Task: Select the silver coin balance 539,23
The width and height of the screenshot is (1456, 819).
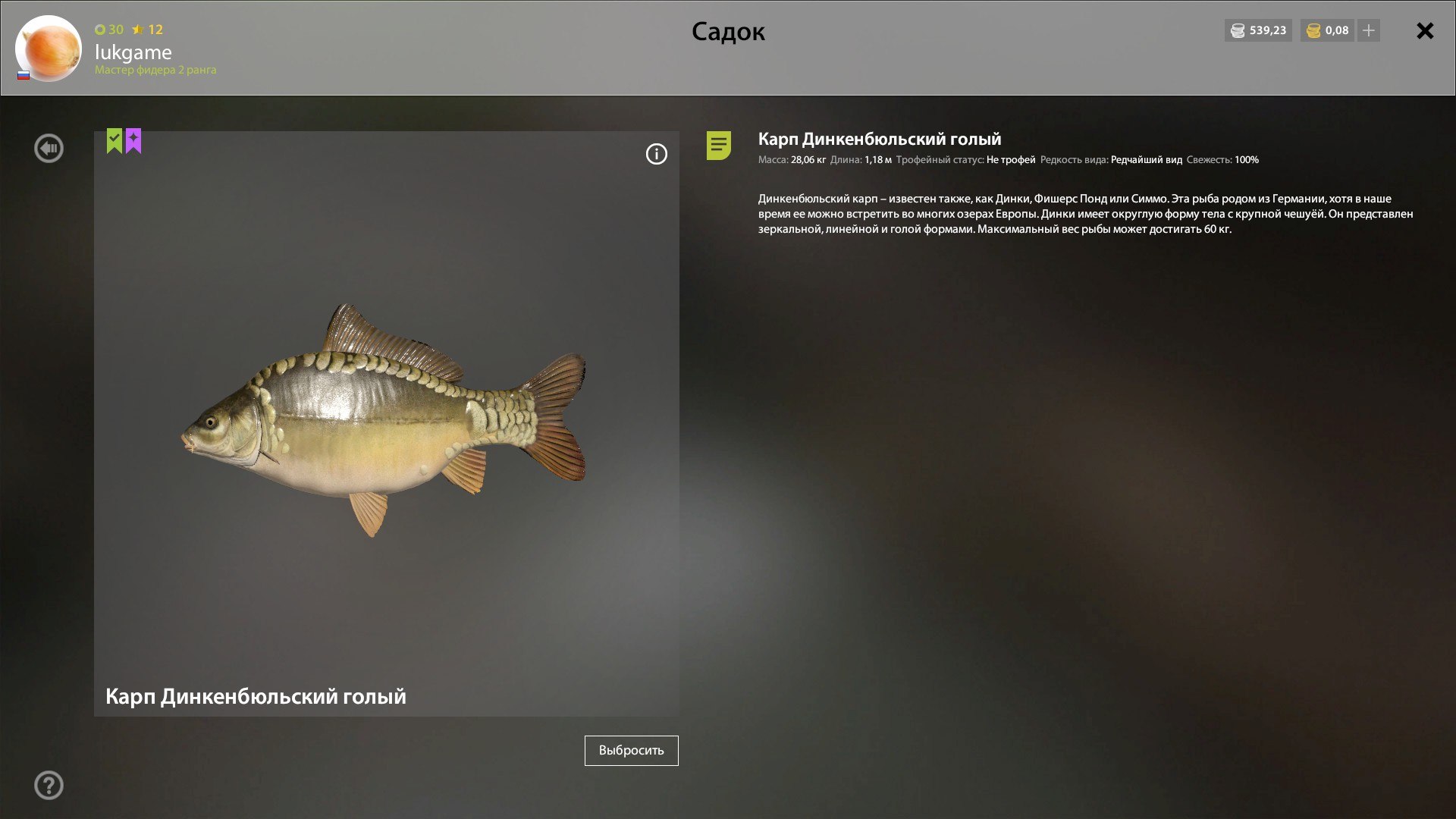Action: tap(1258, 30)
